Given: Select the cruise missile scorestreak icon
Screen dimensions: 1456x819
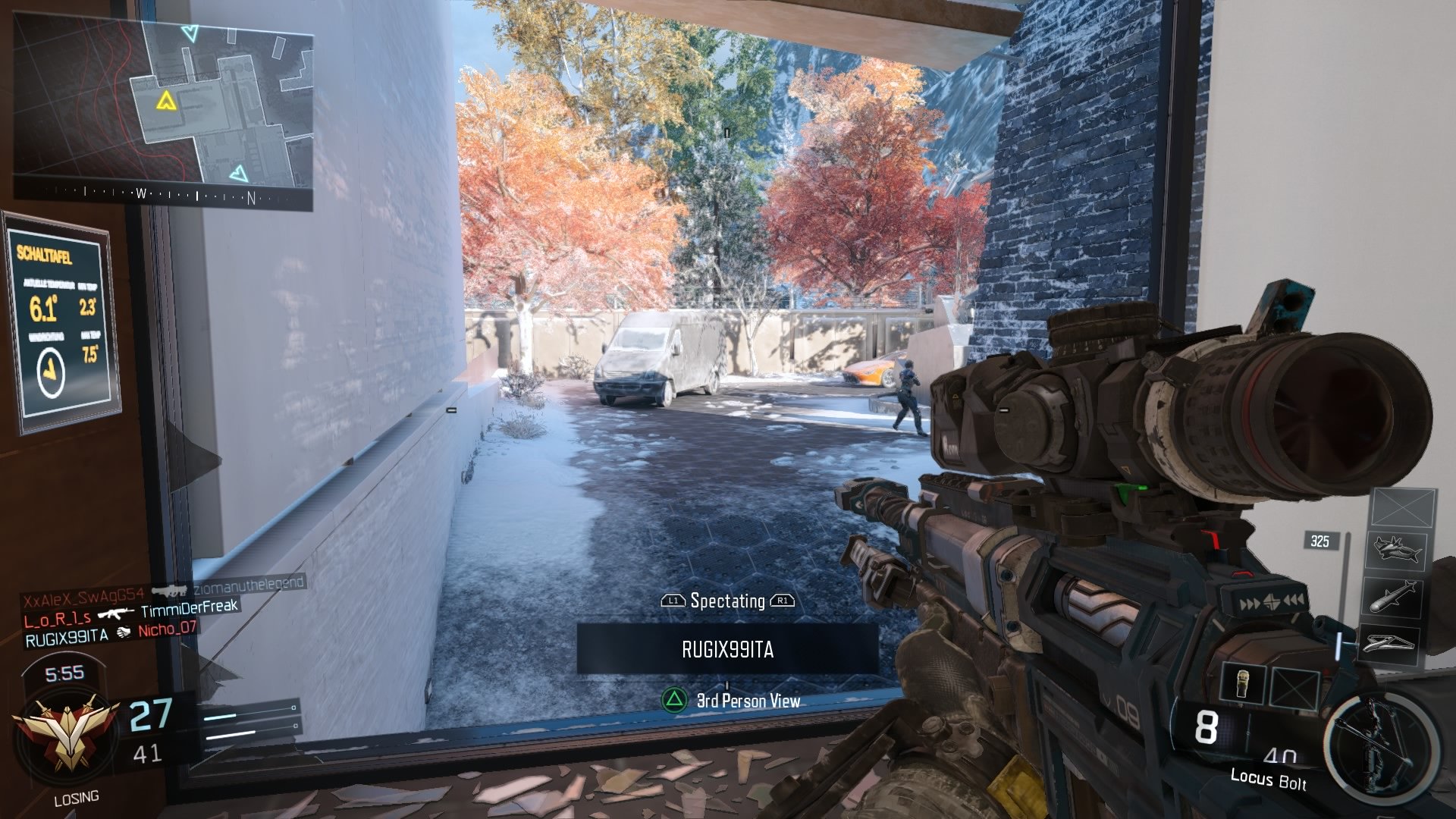Looking at the screenshot, I should [1394, 597].
